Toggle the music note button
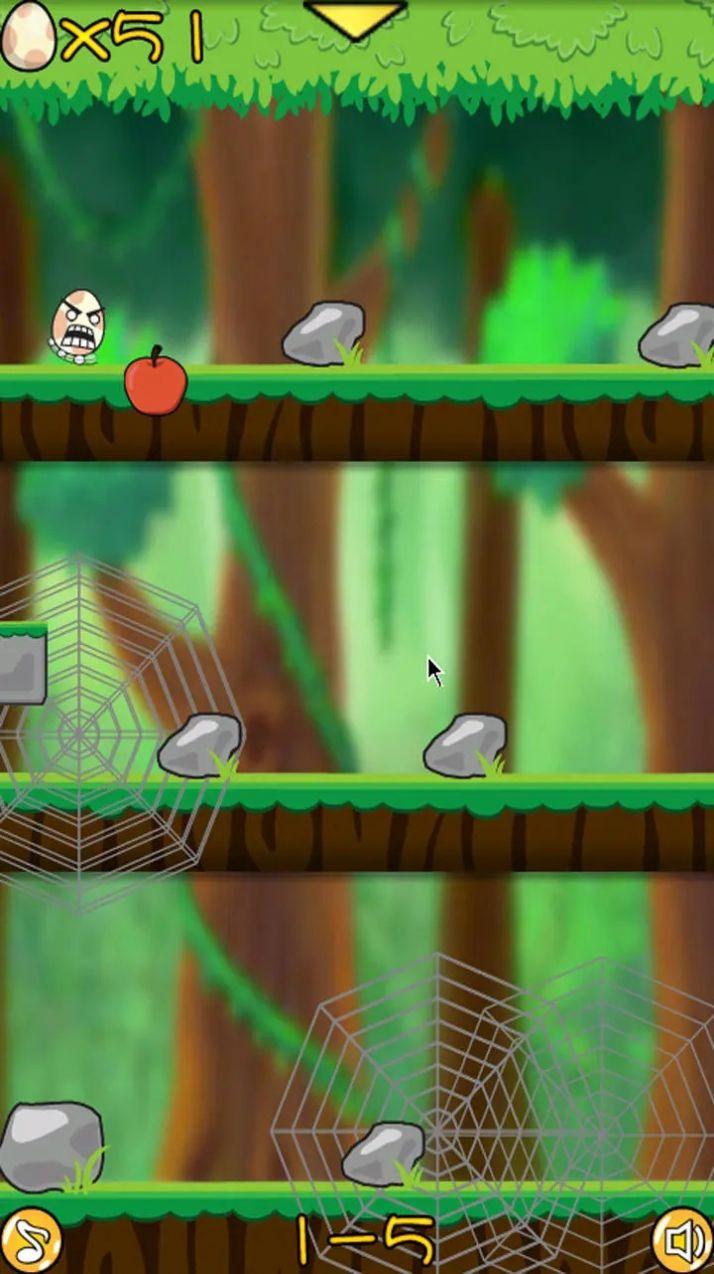 [32, 1242]
